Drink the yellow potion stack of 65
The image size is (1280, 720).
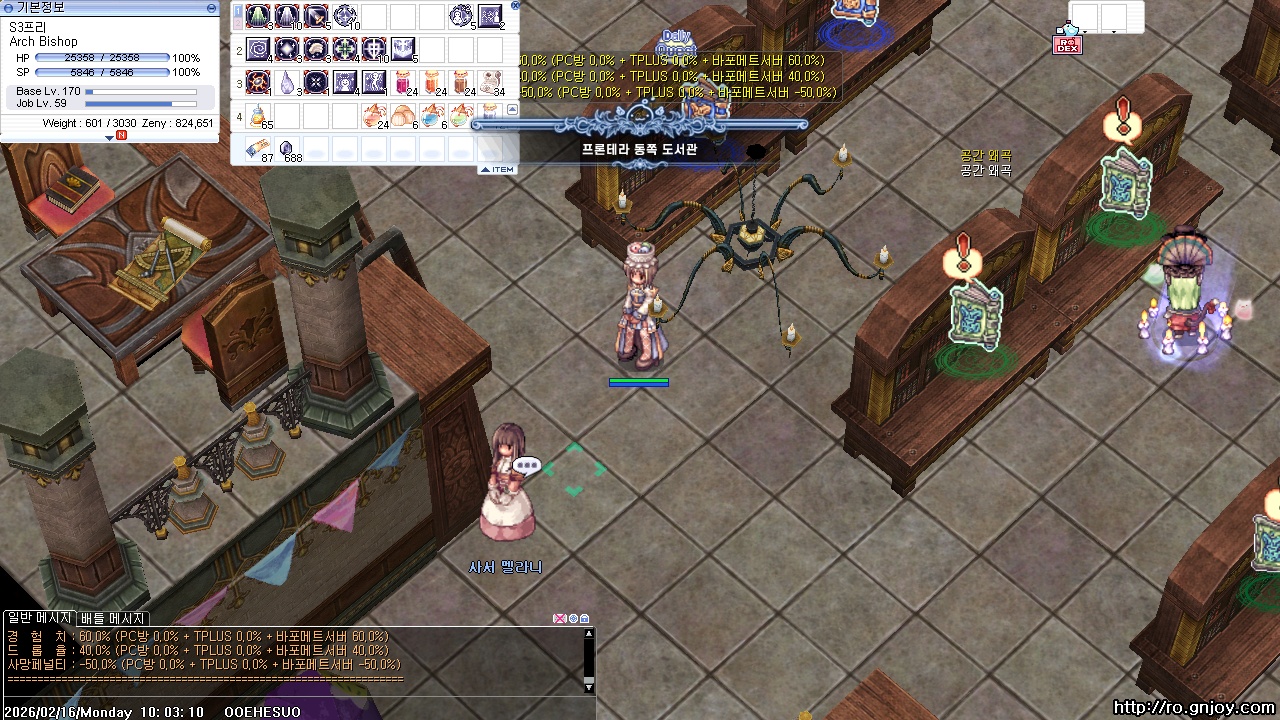[259, 115]
